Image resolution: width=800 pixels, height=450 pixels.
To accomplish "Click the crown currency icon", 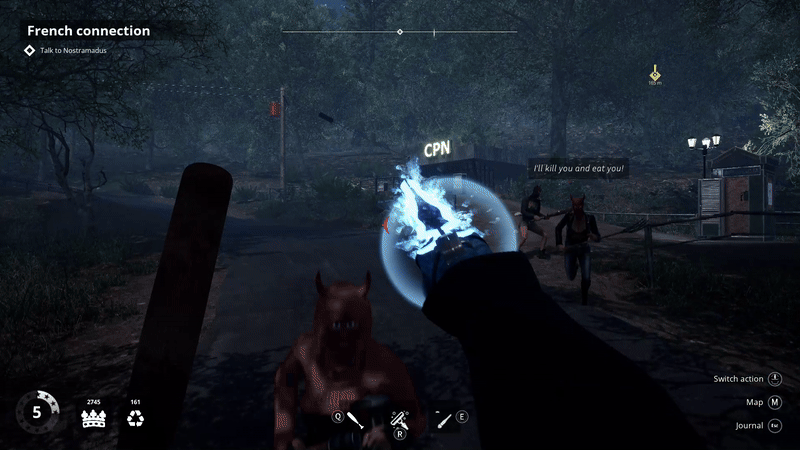I will (94, 418).
